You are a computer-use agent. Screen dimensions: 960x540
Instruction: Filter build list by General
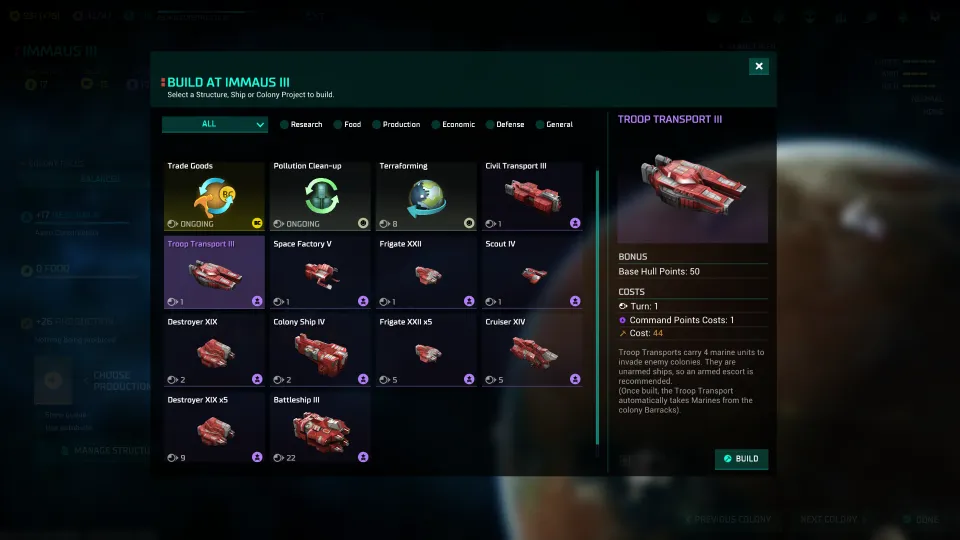point(554,125)
